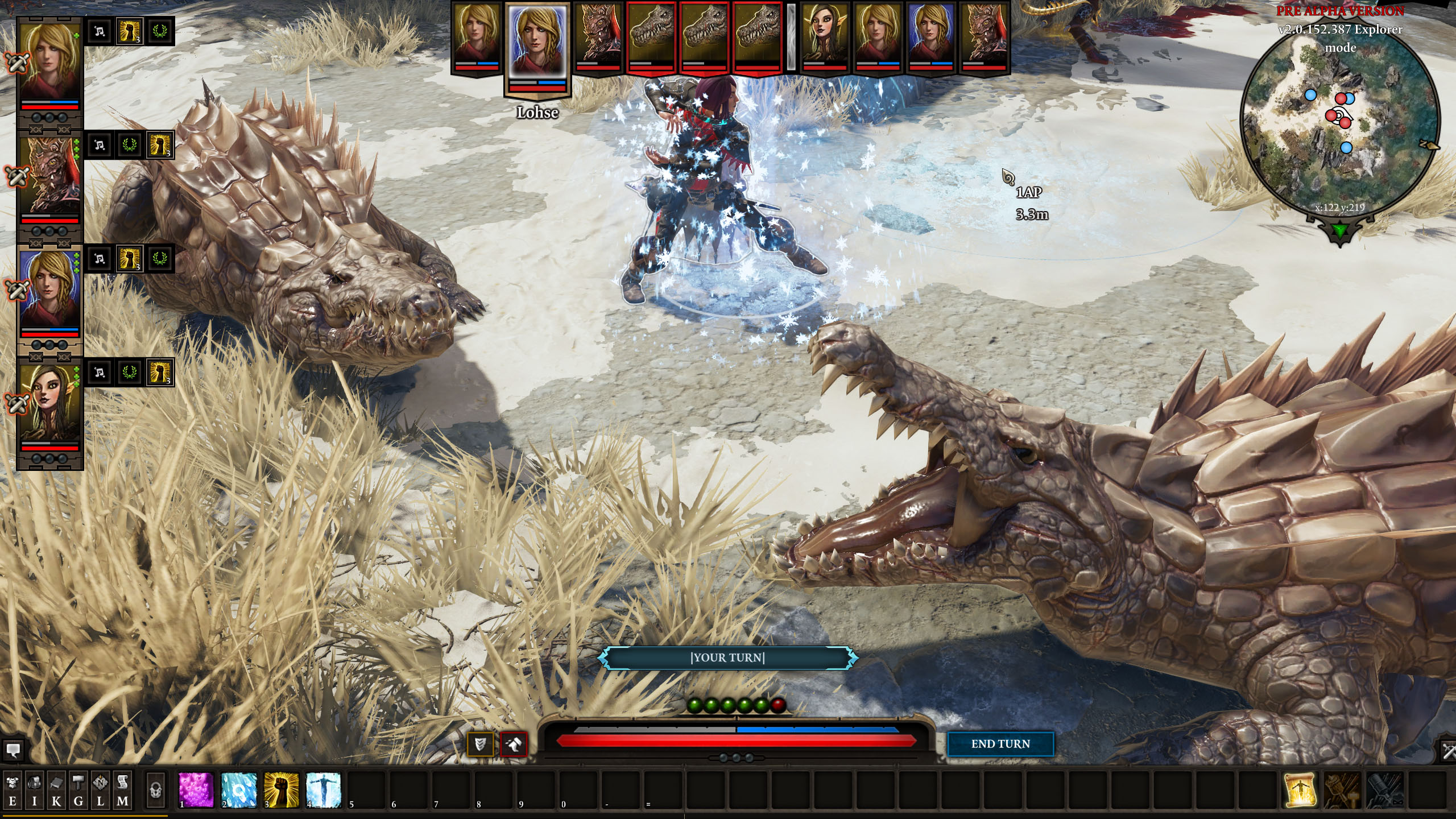Click the red-framed running figure button
Image resolution: width=1456 pixels, height=819 pixels.
point(514,743)
